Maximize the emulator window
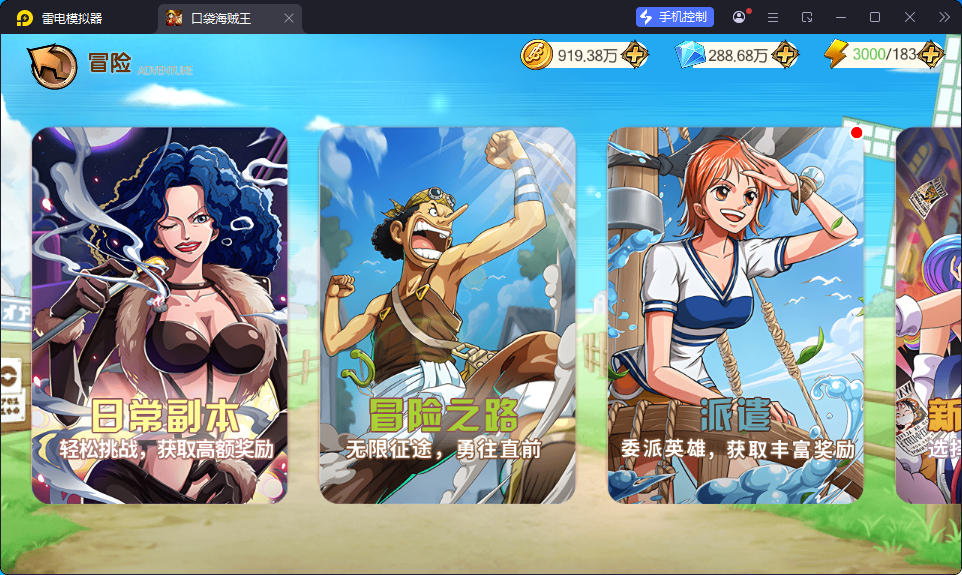This screenshot has width=962, height=575. pos(875,17)
